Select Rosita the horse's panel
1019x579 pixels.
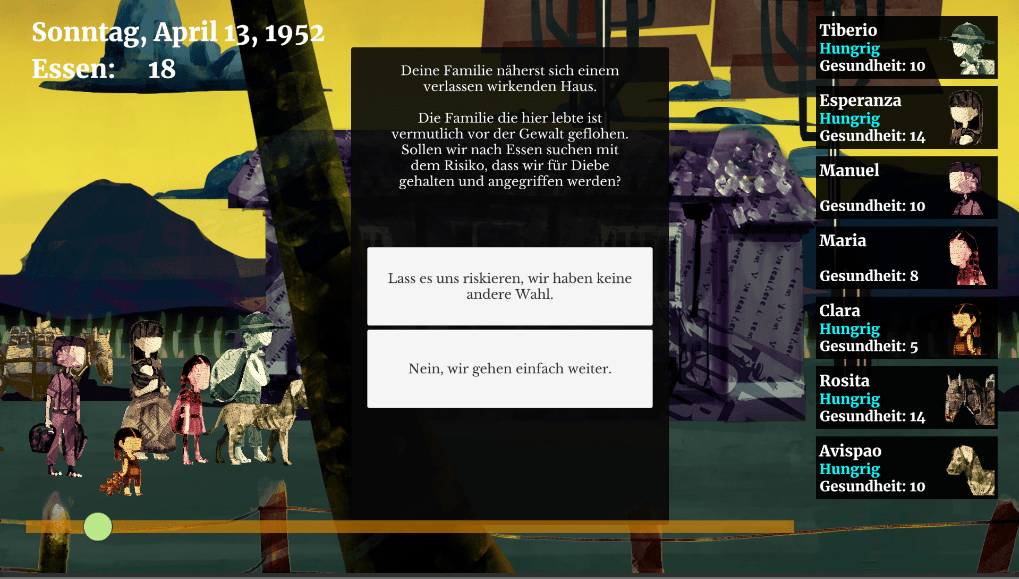click(x=906, y=398)
